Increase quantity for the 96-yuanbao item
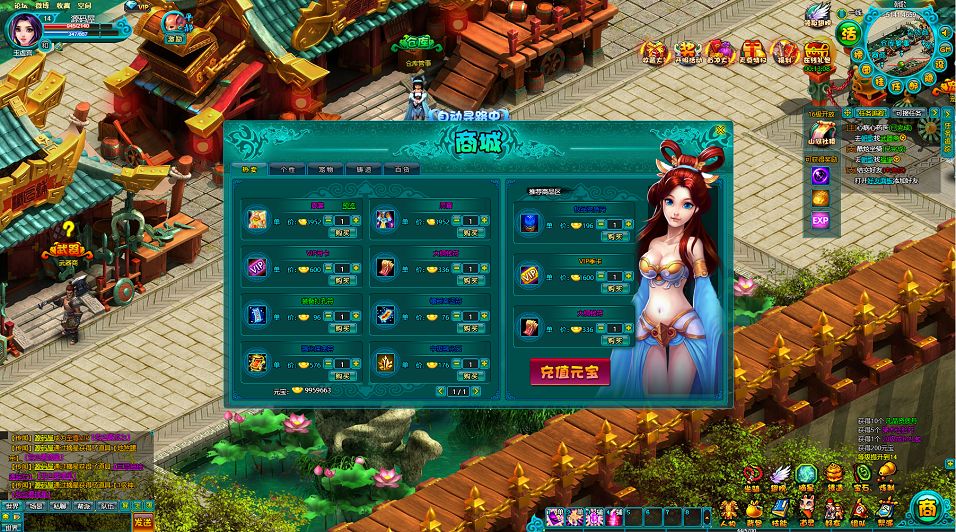Viewport: 956px width, 532px height. (x=356, y=316)
